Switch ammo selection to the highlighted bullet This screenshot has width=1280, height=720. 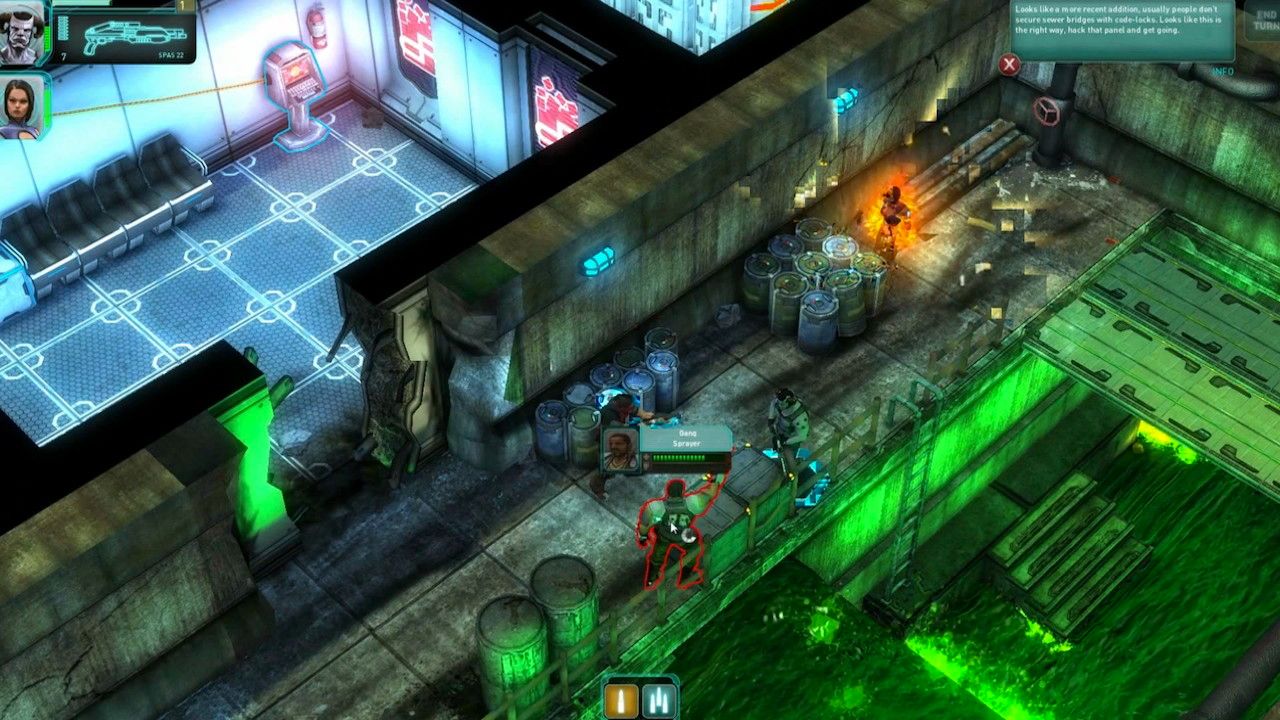pos(619,702)
